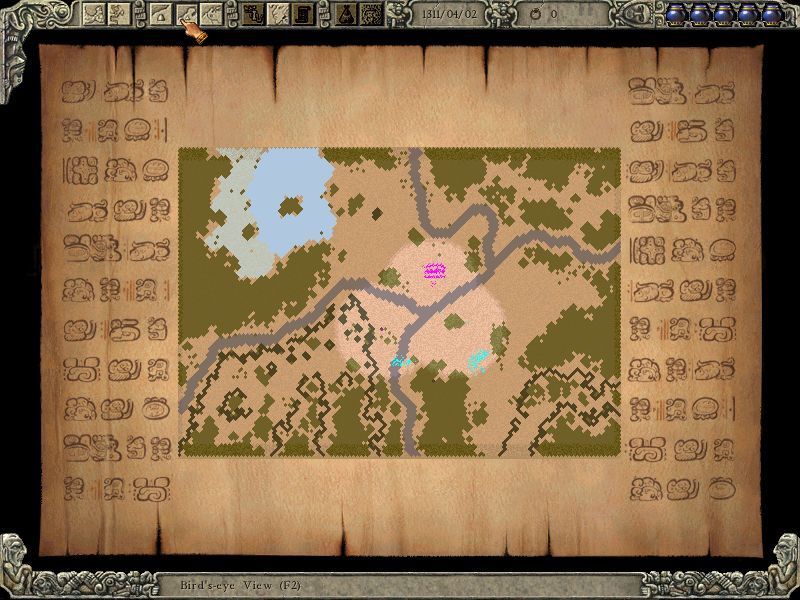
Task: Click the sack icon in the toolbar
Action: (347, 13)
